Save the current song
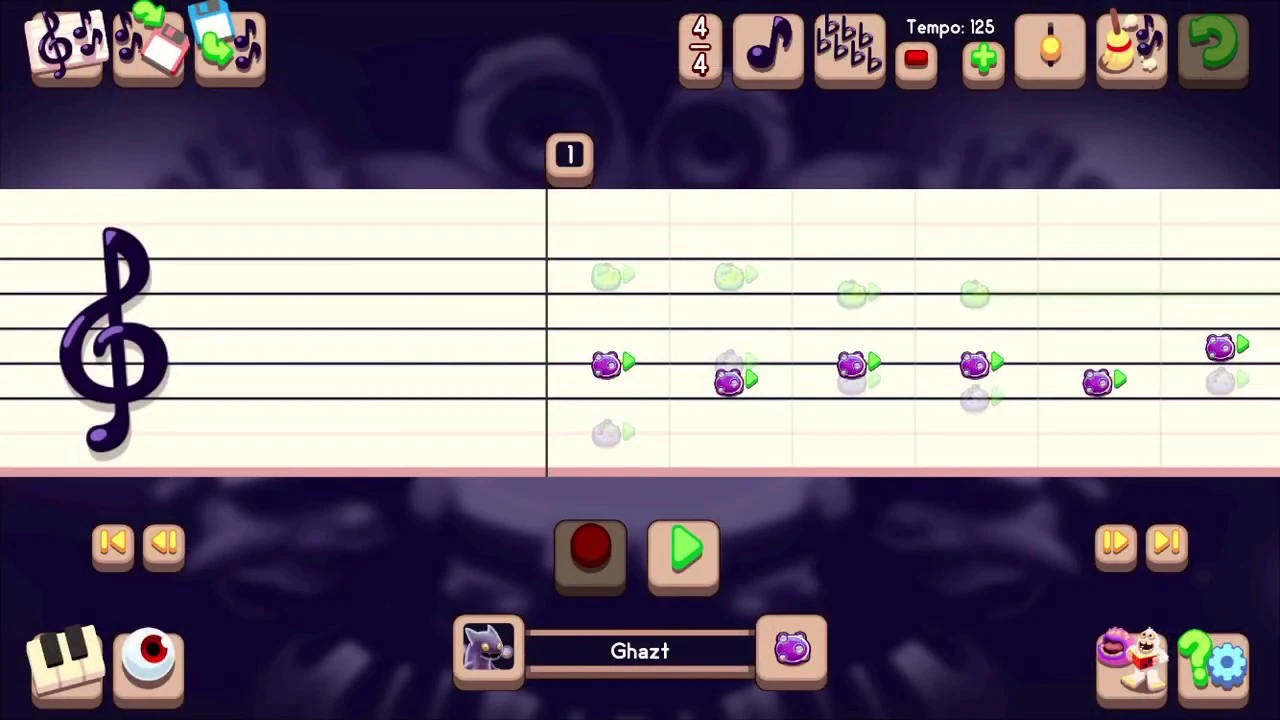This screenshot has height=720, width=1280. coord(148,45)
